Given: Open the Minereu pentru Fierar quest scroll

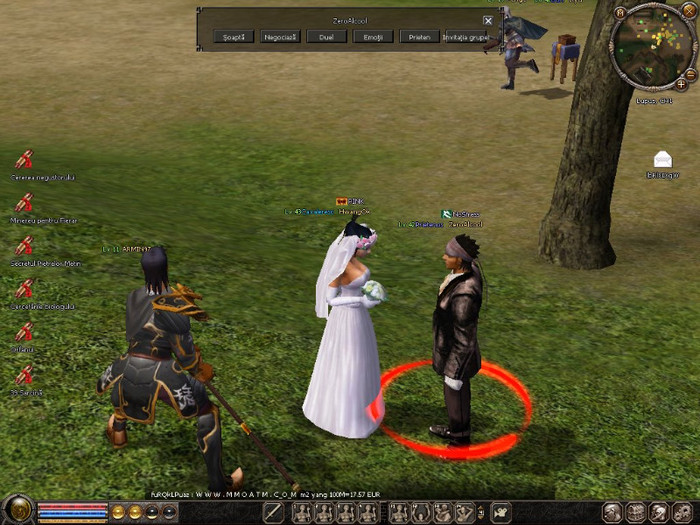Looking at the screenshot, I should coord(25,203).
